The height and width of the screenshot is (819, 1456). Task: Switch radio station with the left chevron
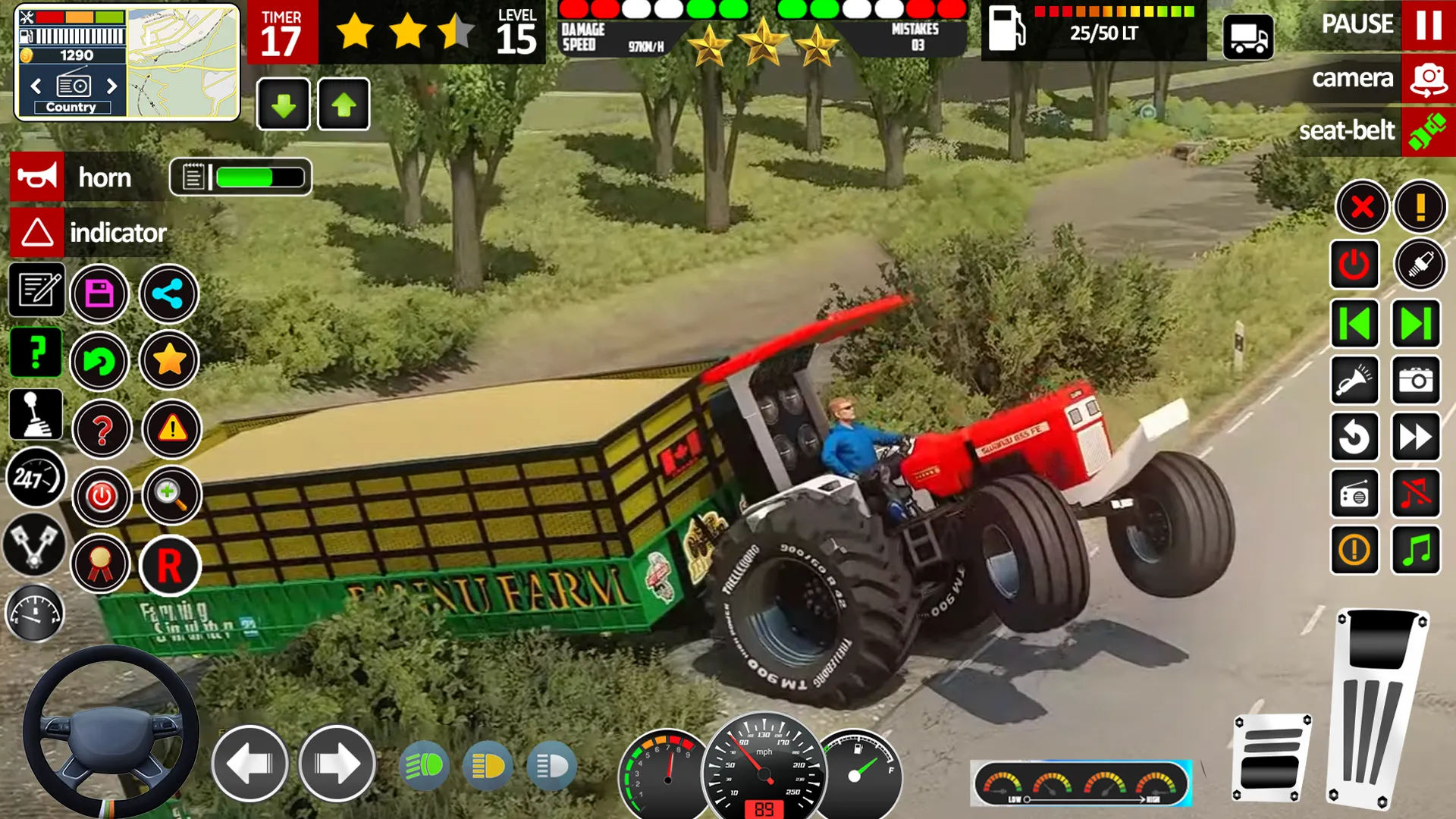36,86
